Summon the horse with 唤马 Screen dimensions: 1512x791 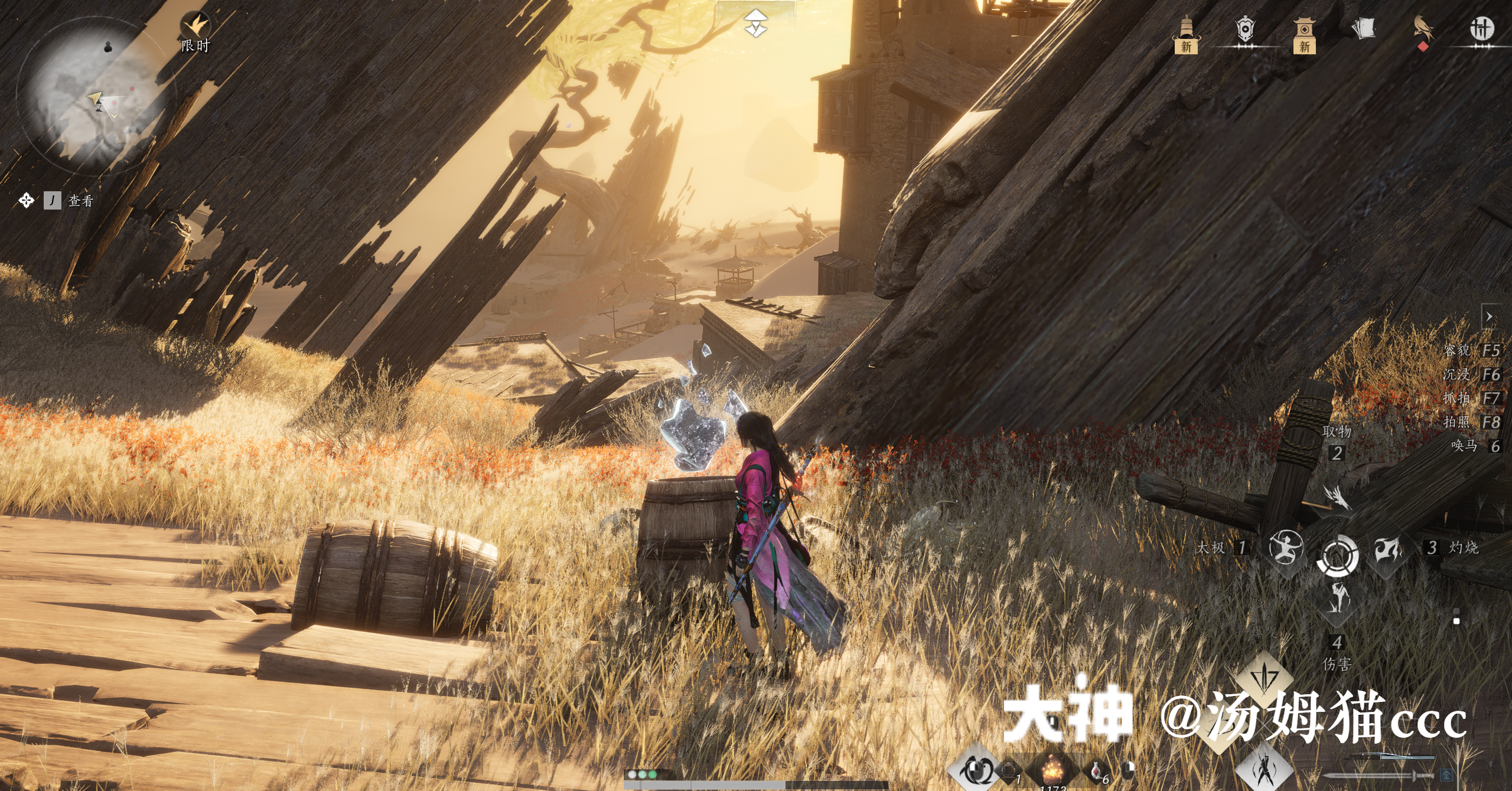tap(1475, 446)
